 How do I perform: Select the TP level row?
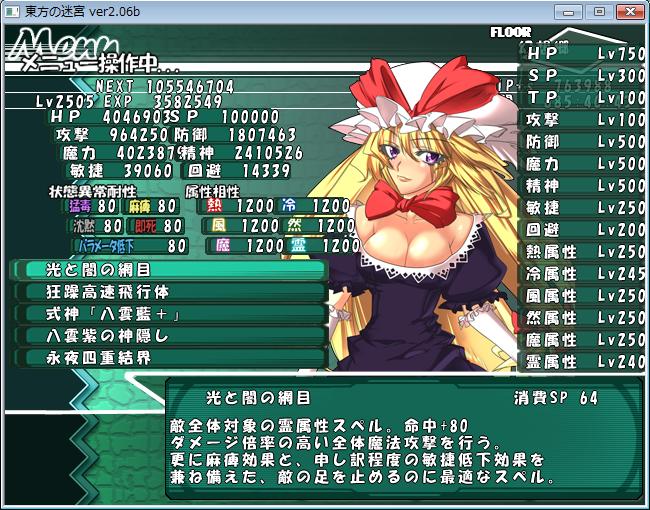pos(584,97)
